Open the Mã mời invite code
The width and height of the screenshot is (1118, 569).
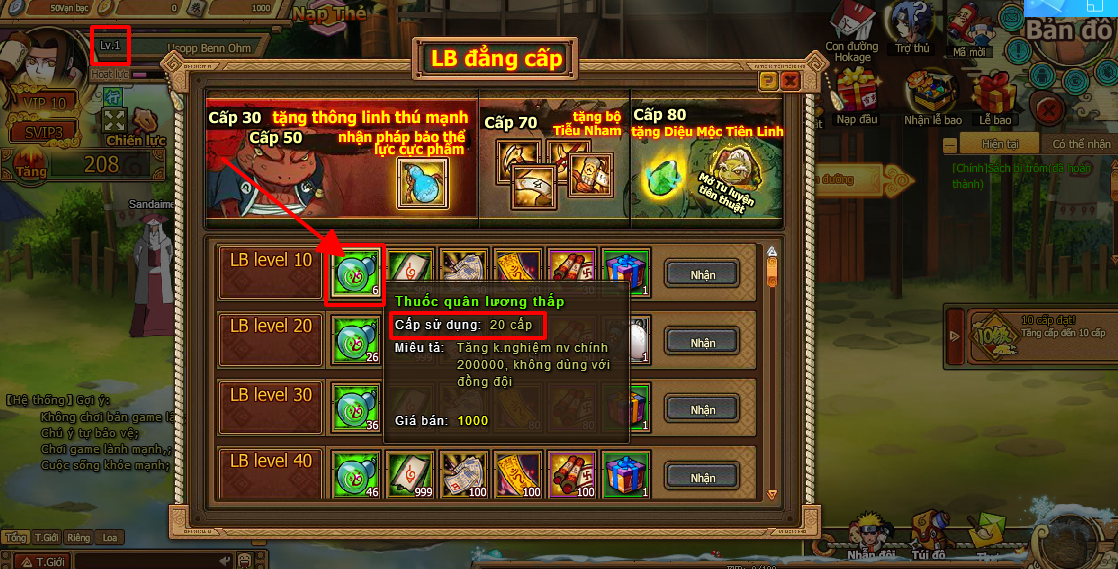coord(968,30)
